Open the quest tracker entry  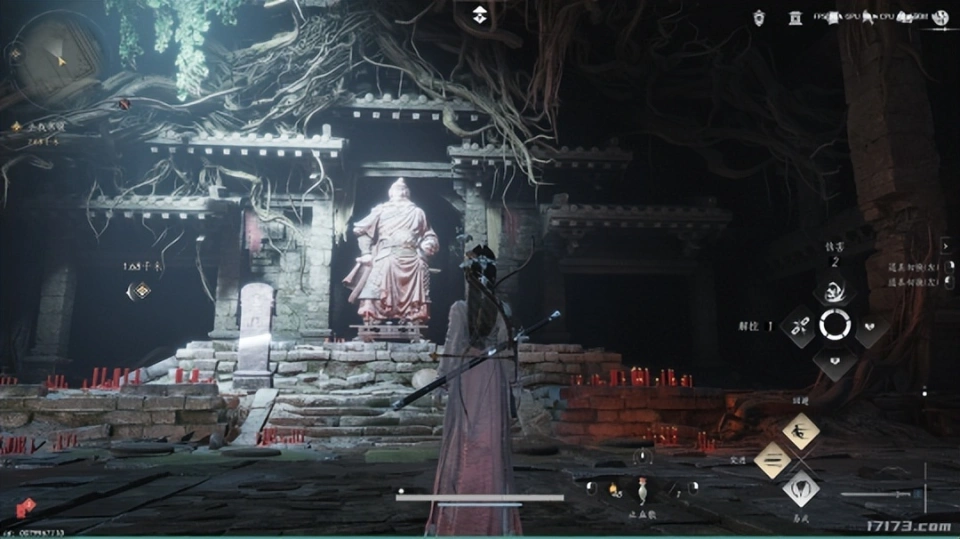click(x=42, y=128)
